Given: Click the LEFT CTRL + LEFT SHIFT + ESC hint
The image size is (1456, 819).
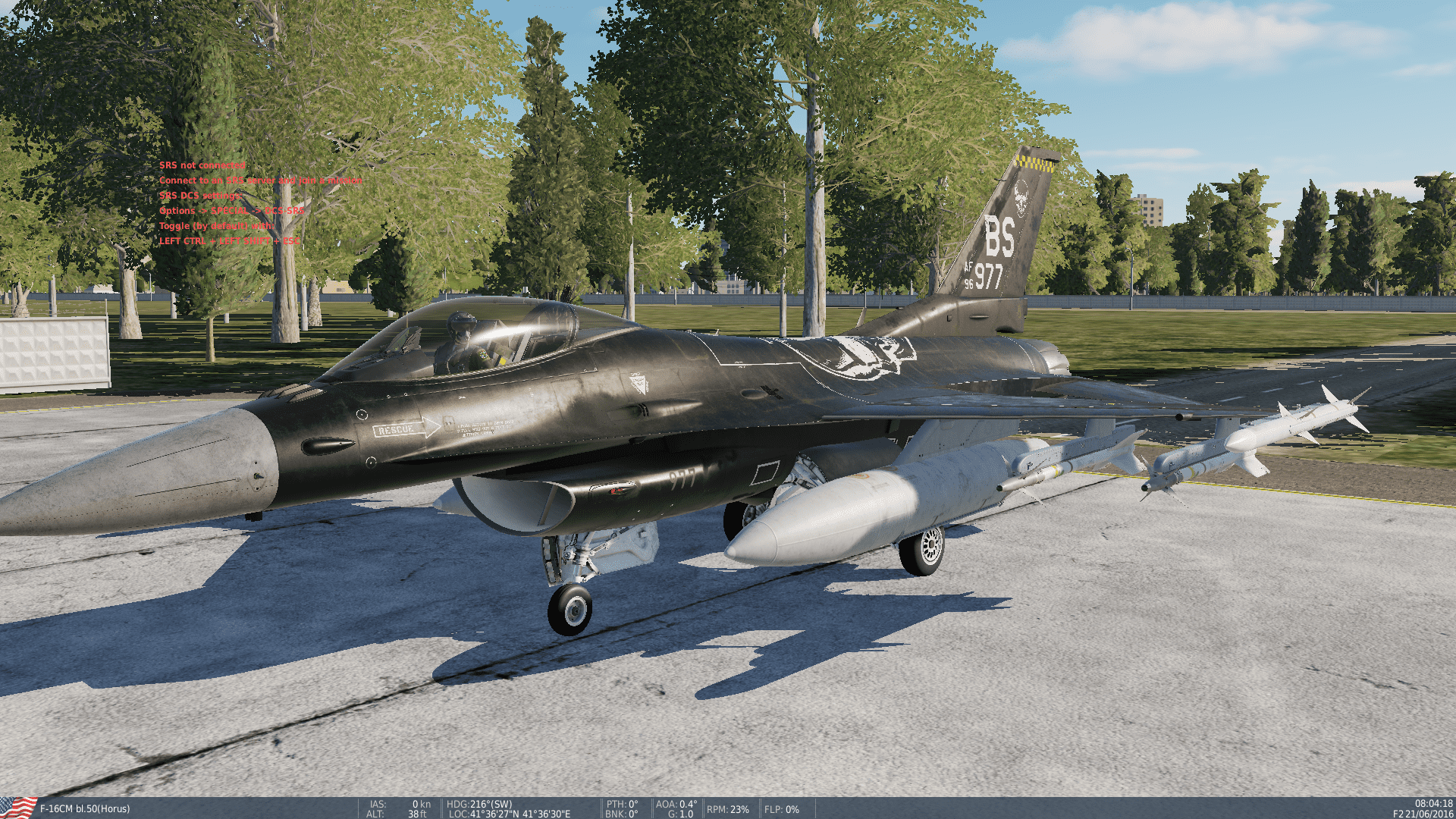Looking at the screenshot, I should [x=229, y=243].
